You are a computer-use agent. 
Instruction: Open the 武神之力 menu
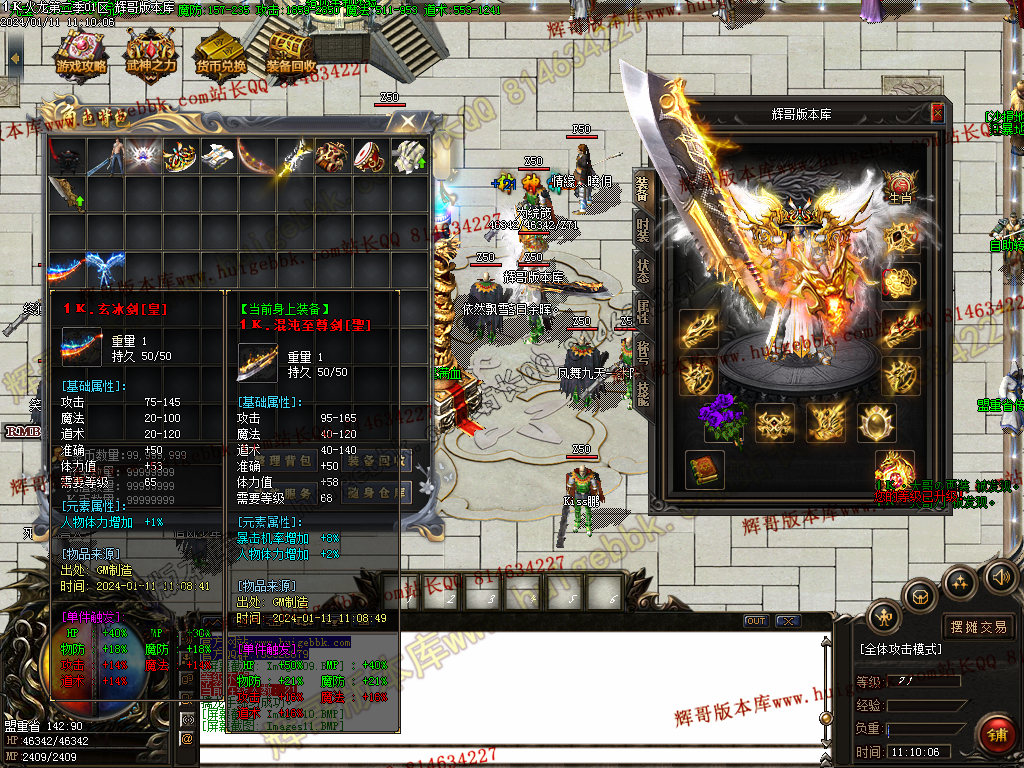pos(150,57)
